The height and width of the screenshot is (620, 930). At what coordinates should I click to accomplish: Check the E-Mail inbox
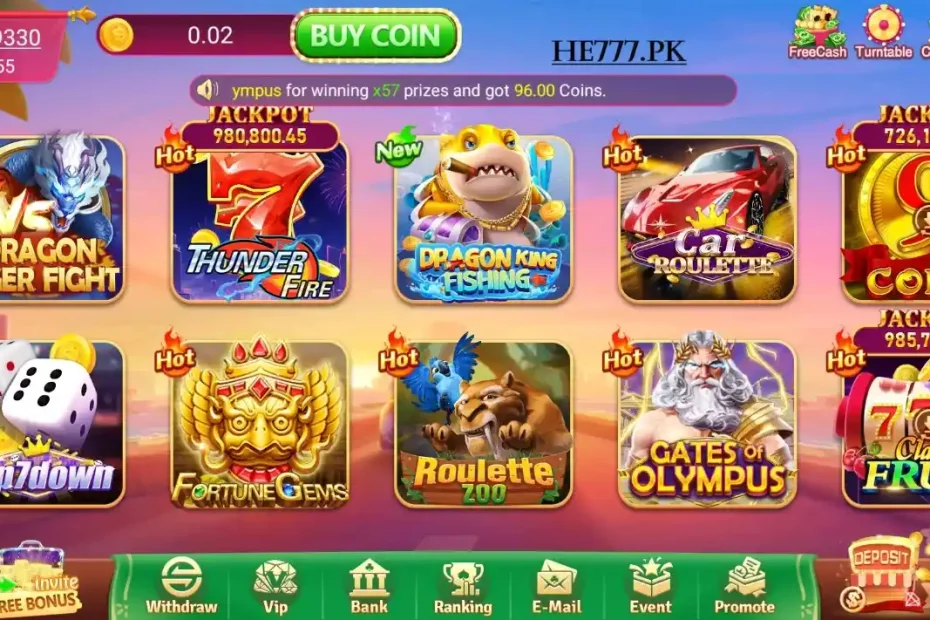556,586
